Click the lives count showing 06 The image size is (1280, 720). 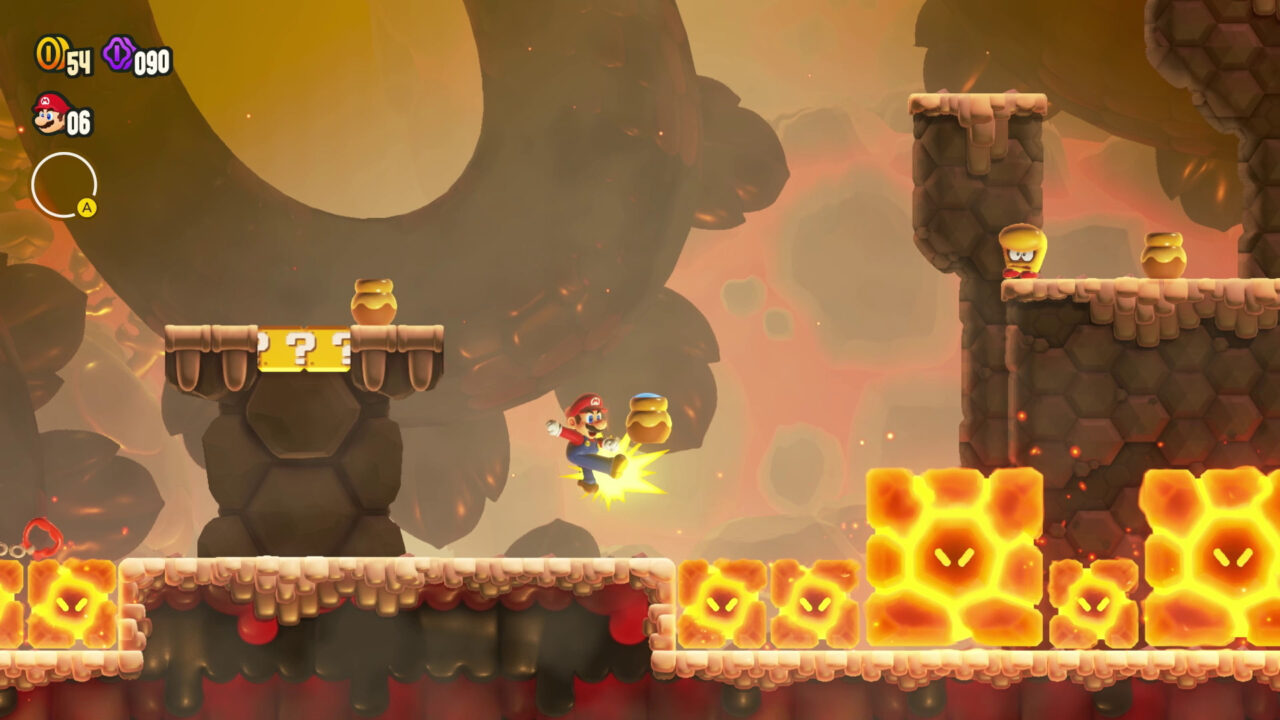[77, 121]
